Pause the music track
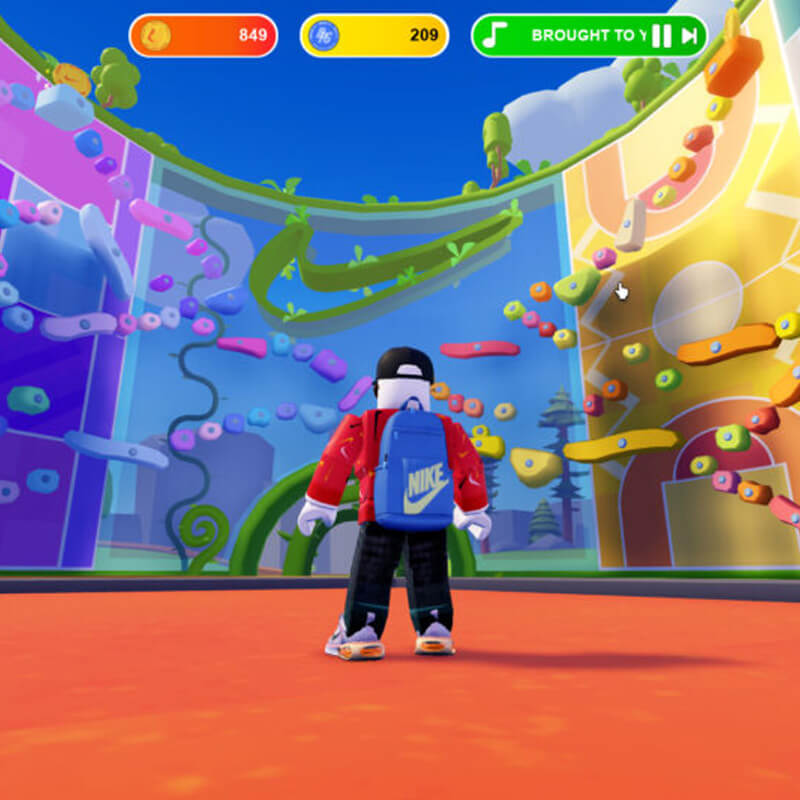This screenshot has width=800, height=800. (x=661, y=37)
